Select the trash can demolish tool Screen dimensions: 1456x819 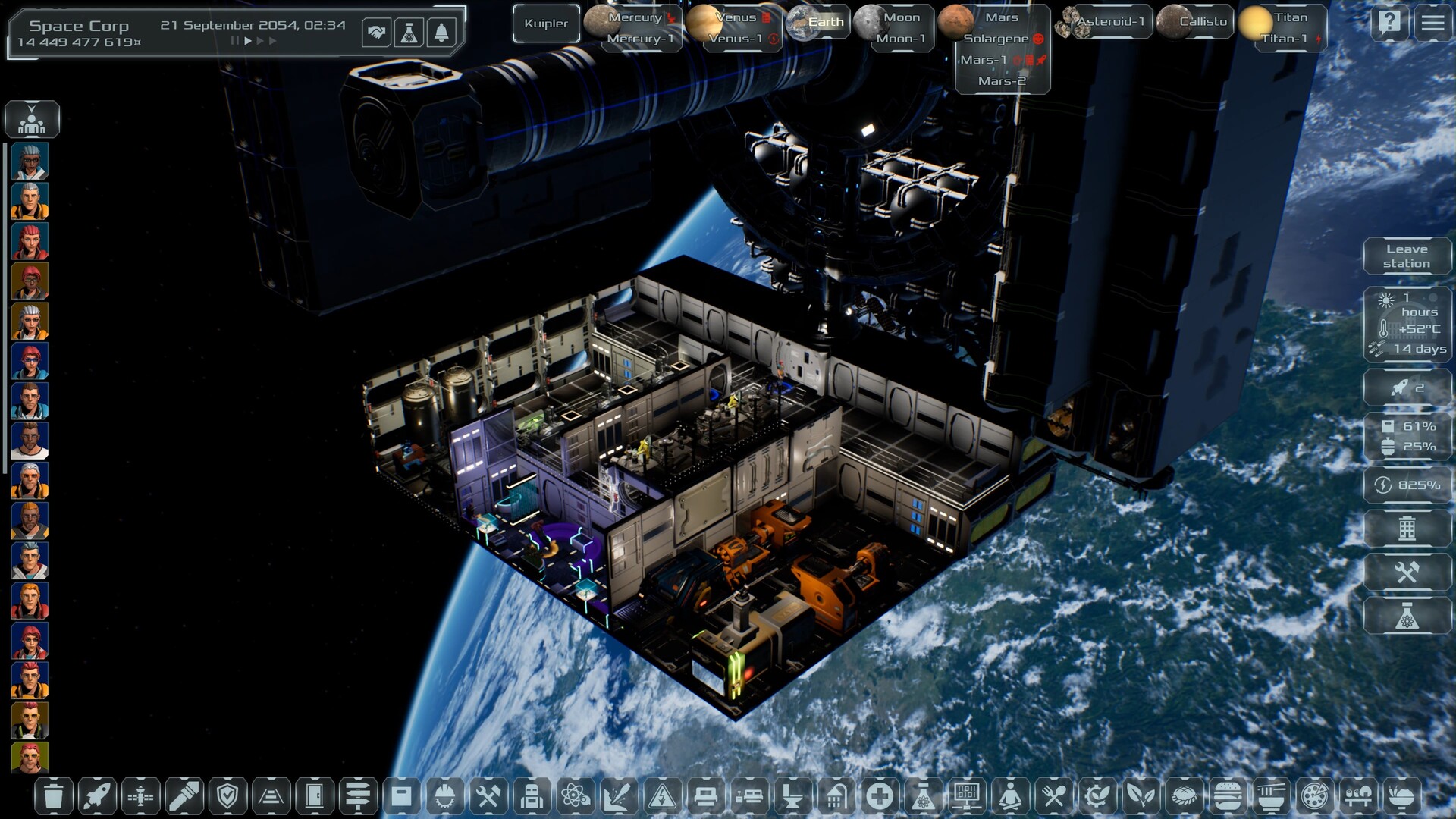pos(53,796)
